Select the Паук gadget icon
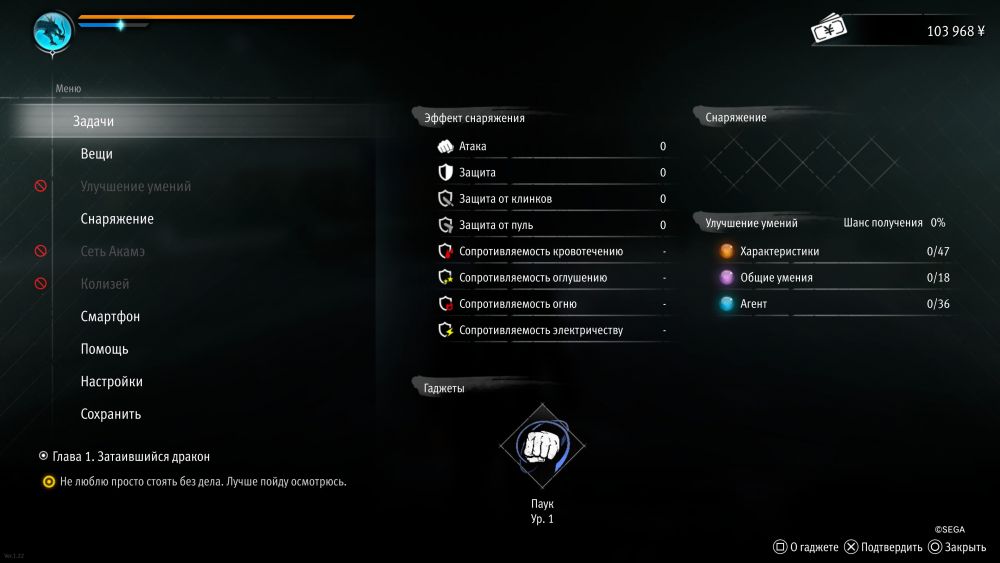Image resolution: width=1000 pixels, height=563 pixels. click(542, 446)
